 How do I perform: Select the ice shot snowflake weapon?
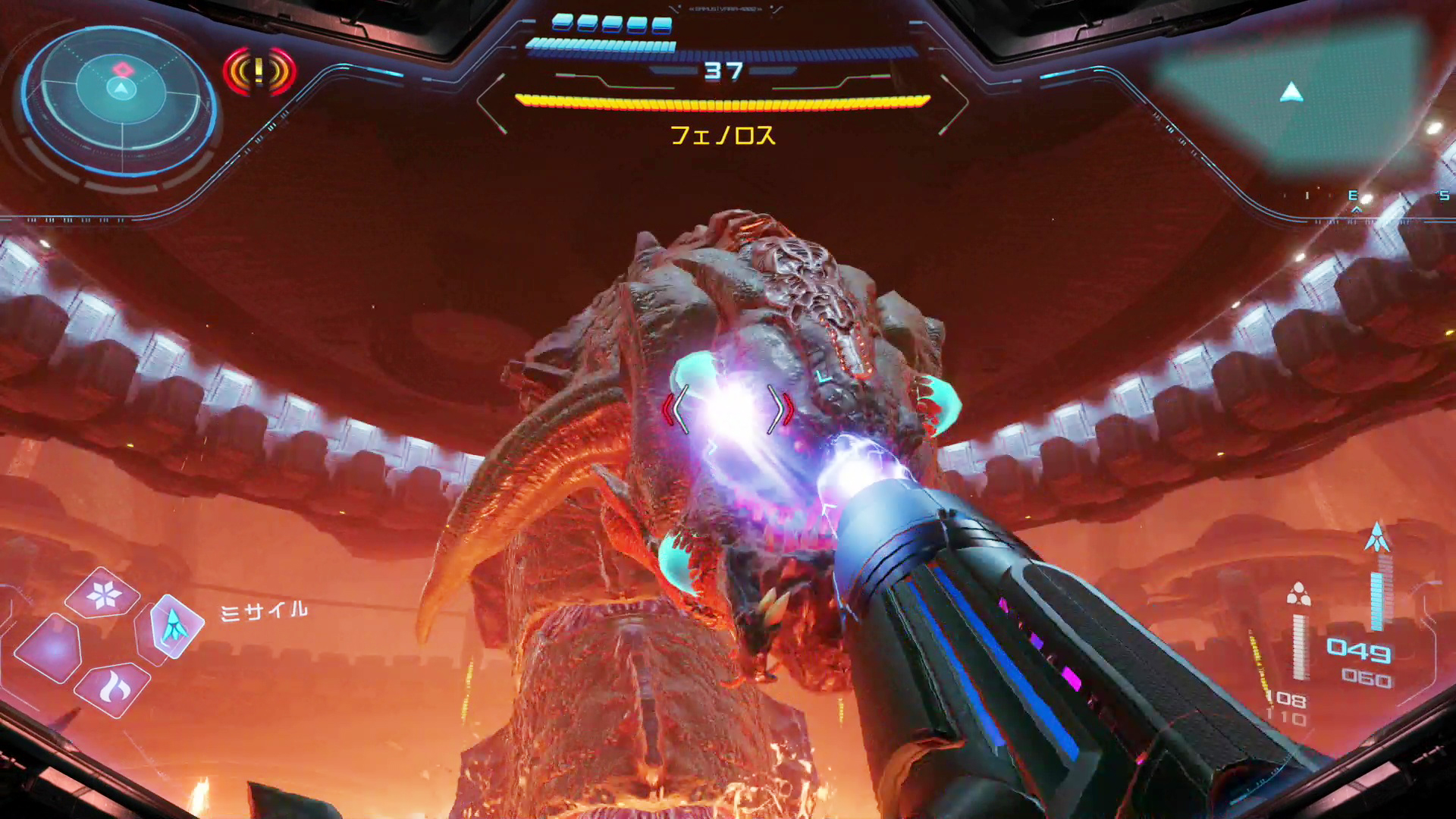coord(103,595)
